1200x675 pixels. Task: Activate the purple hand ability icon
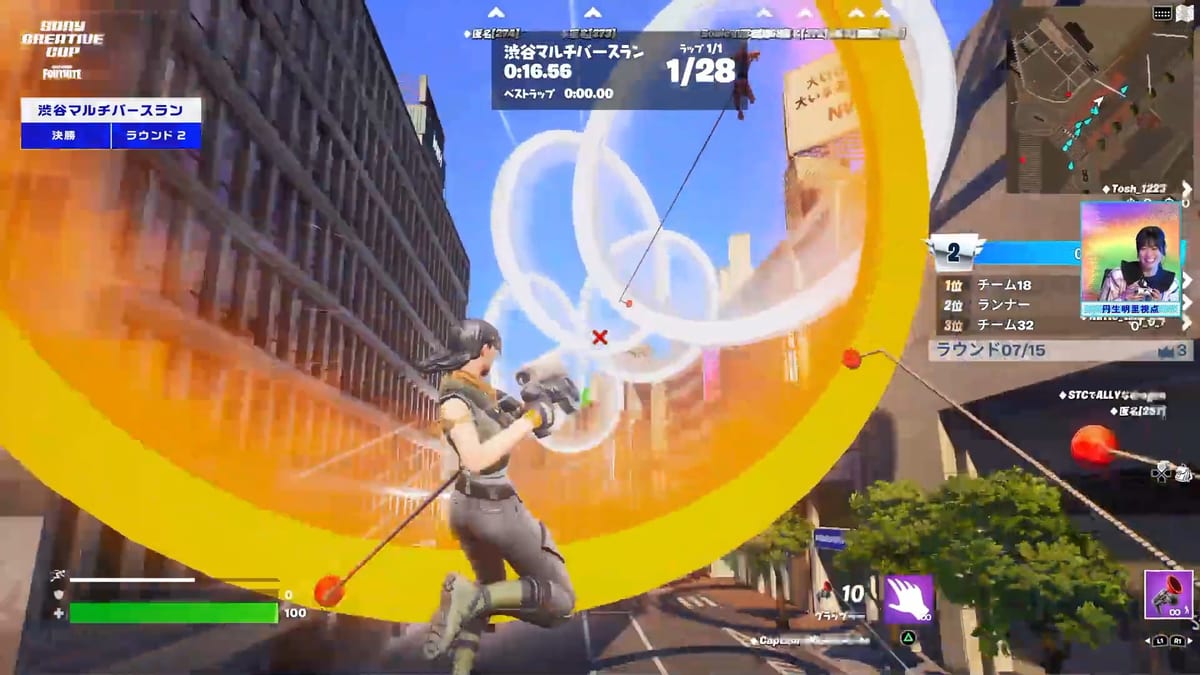(908, 599)
